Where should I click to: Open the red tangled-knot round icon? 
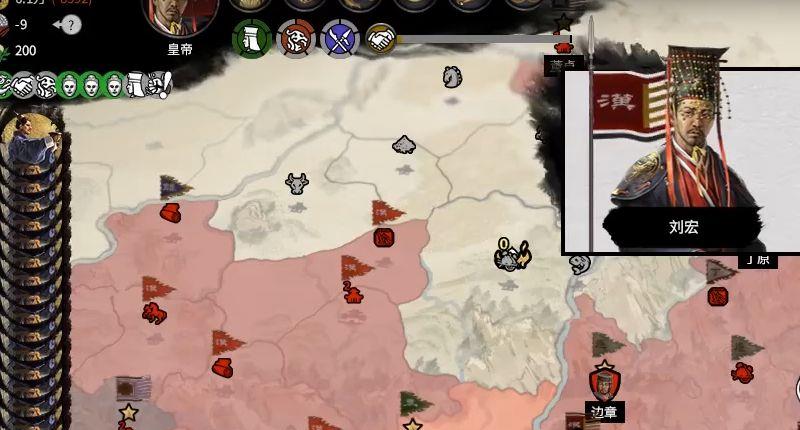tap(295, 39)
